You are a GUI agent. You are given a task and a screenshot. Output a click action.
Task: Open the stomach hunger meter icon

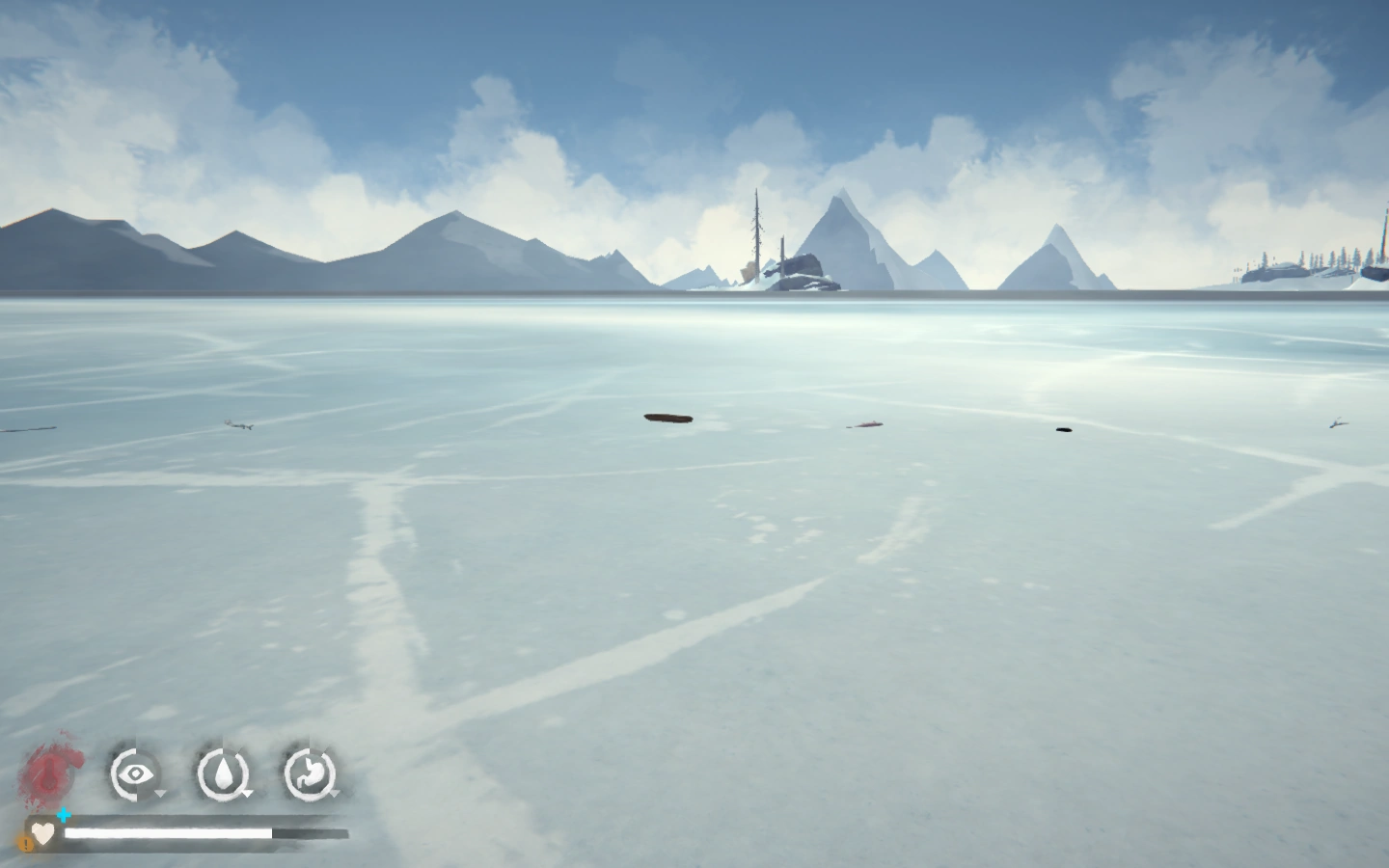(x=310, y=773)
